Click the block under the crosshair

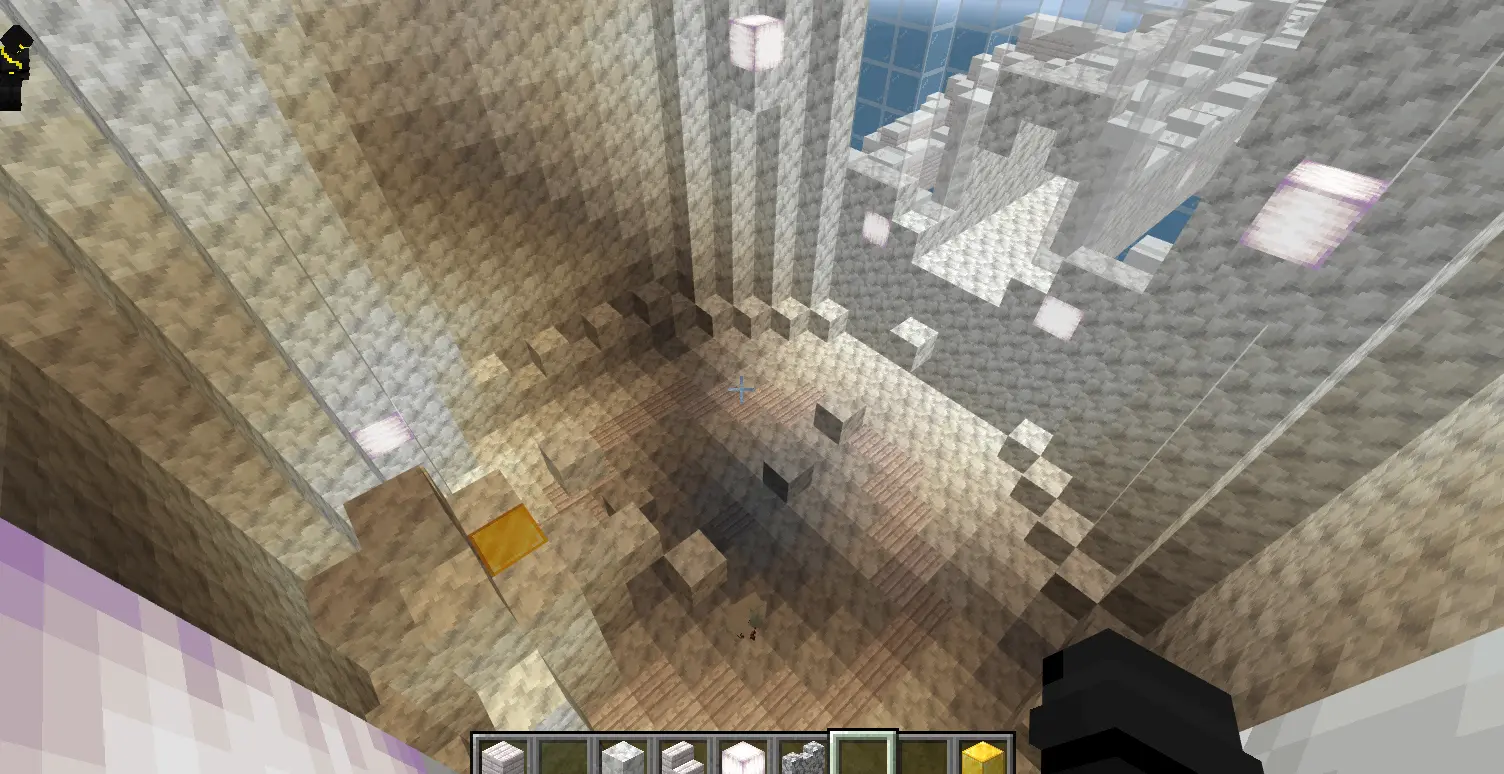coord(742,390)
